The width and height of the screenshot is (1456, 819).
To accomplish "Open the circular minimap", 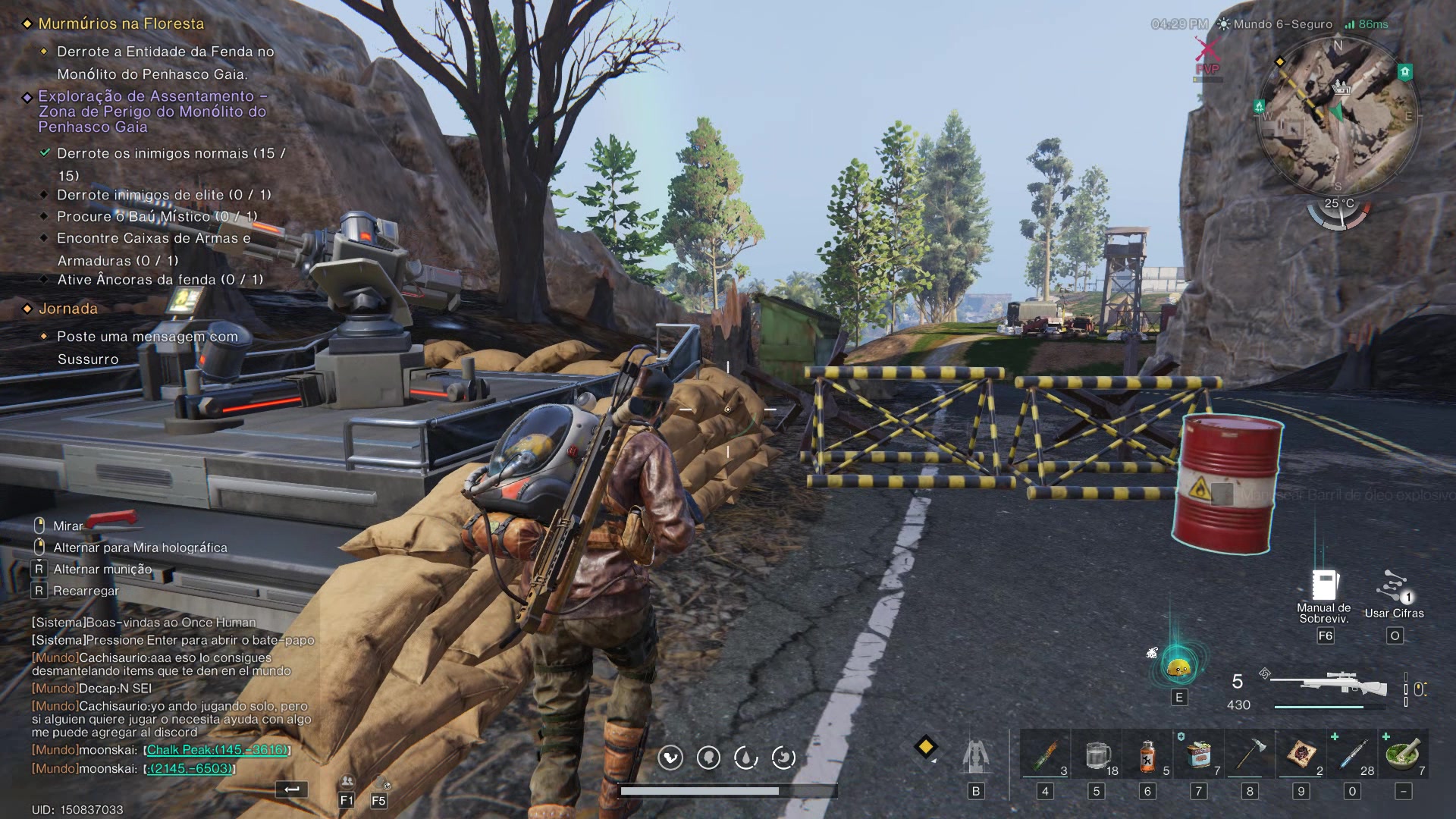I will (x=1337, y=115).
